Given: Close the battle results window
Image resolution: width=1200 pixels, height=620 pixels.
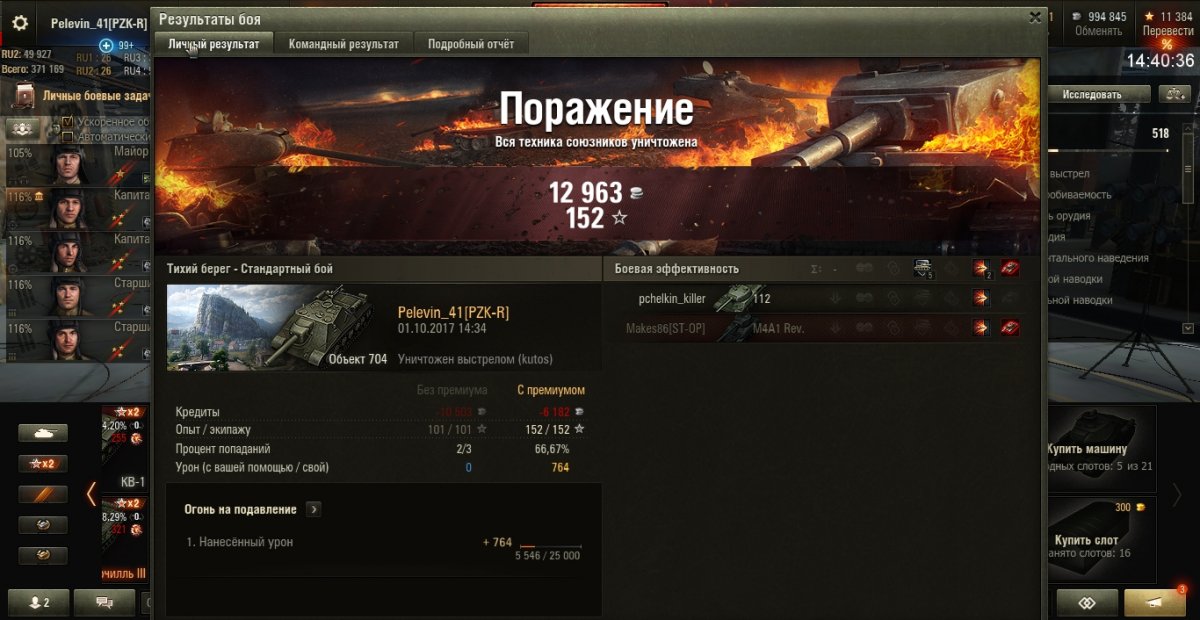Looking at the screenshot, I should tap(1035, 17).
